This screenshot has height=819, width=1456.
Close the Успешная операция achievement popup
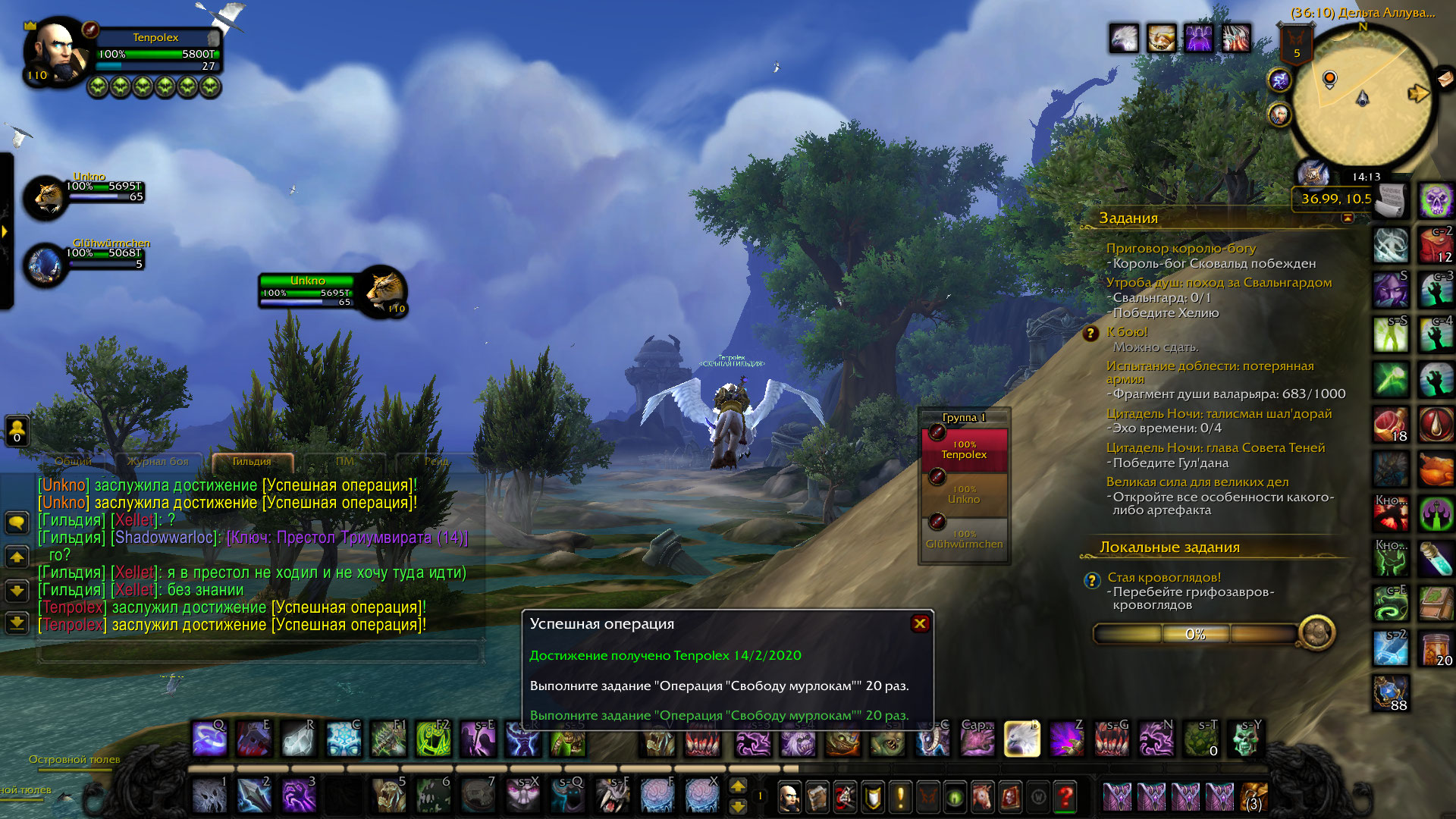920,623
